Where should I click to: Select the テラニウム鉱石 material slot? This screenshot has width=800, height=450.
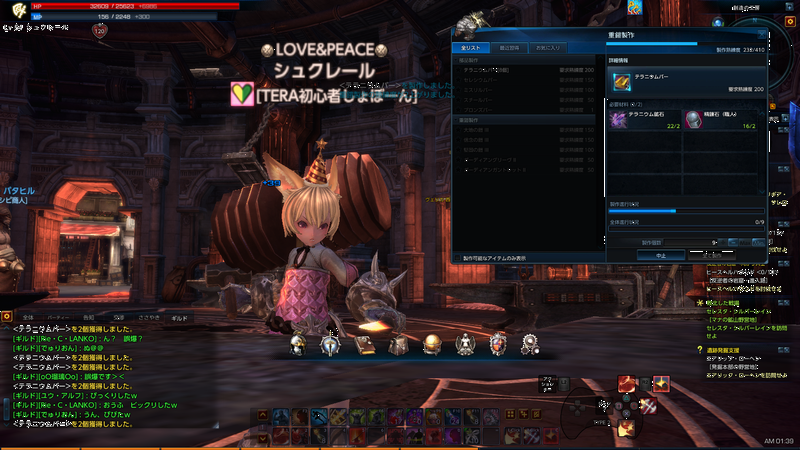click(645, 120)
